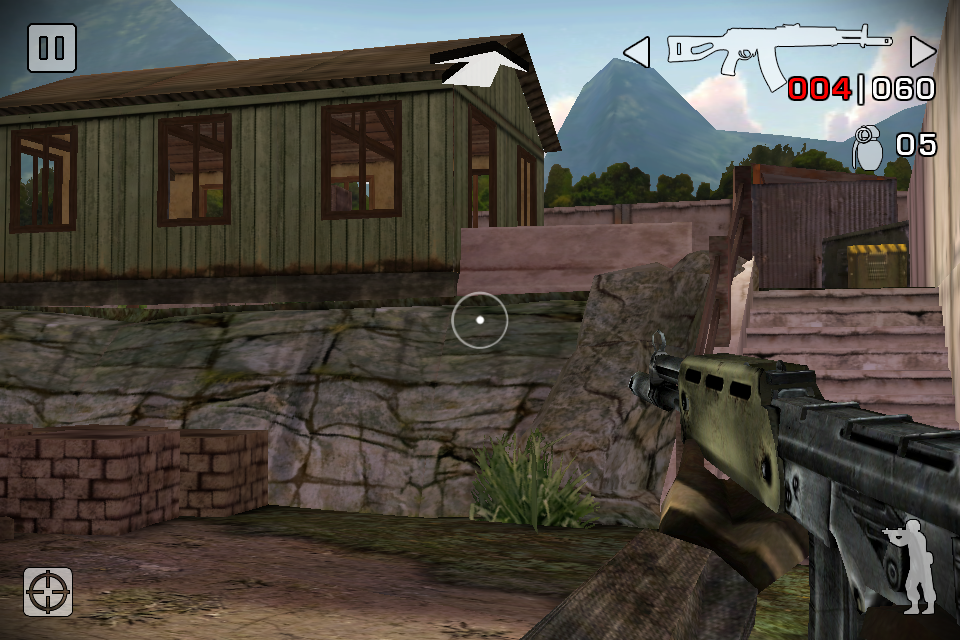Throw a grenade using grenade icon

pyautogui.click(x=867, y=147)
